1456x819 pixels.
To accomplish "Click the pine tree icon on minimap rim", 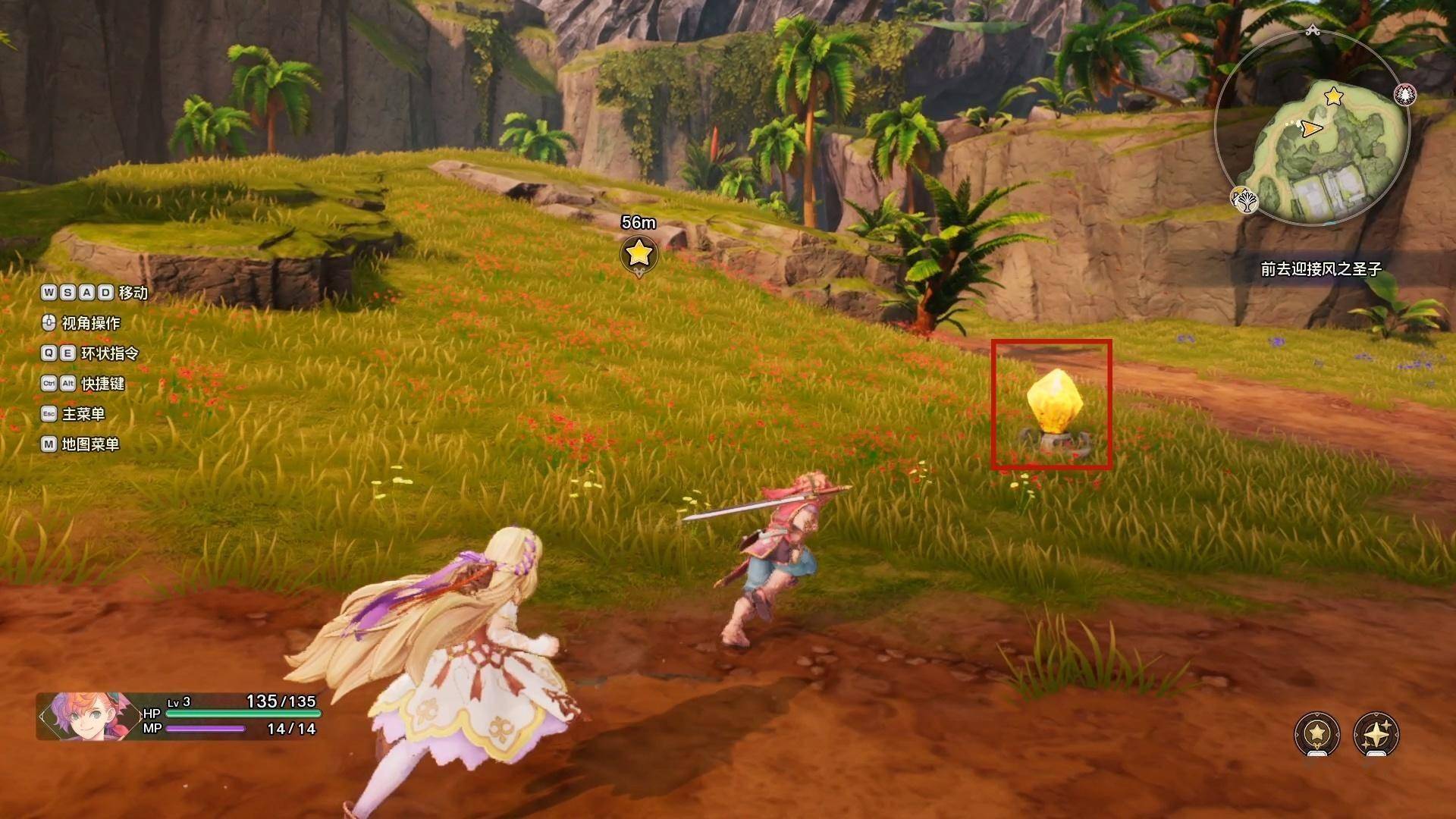I will (1405, 94).
